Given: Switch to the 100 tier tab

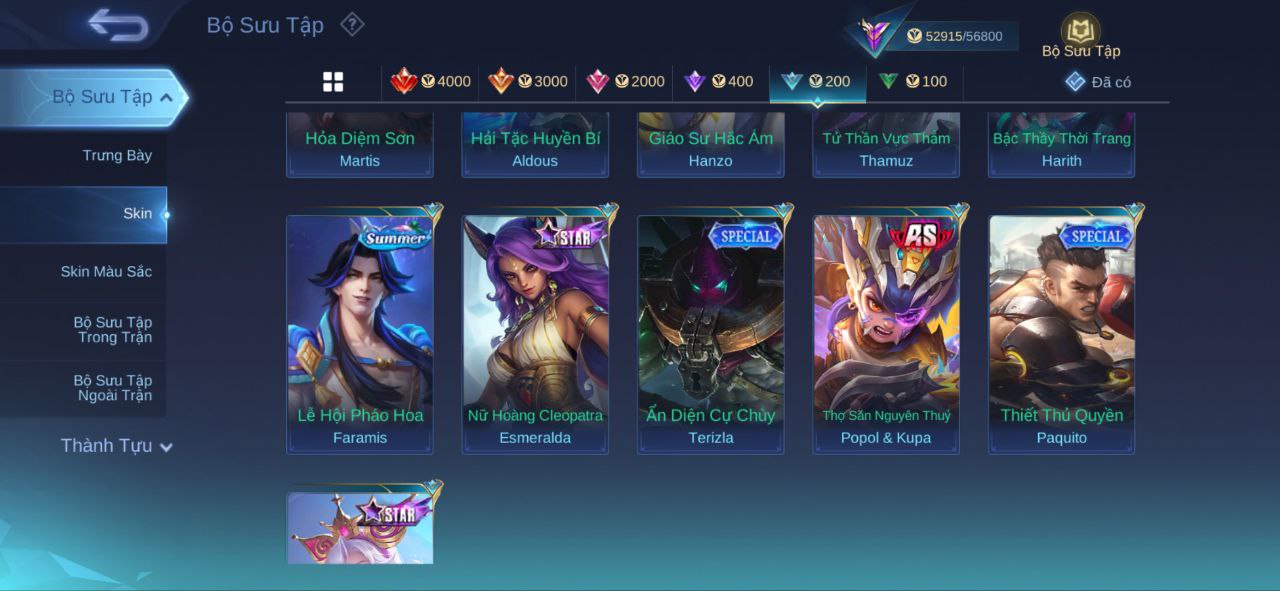Looking at the screenshot, I should pyautogui.click(x=913, y=81).
